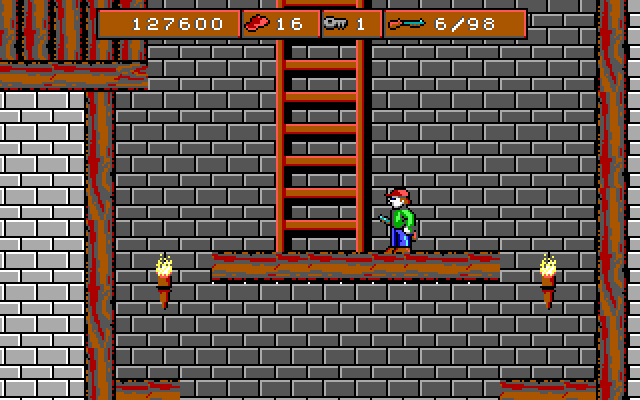
Task: Select the grey key icon
Action: tap(334, 24)
